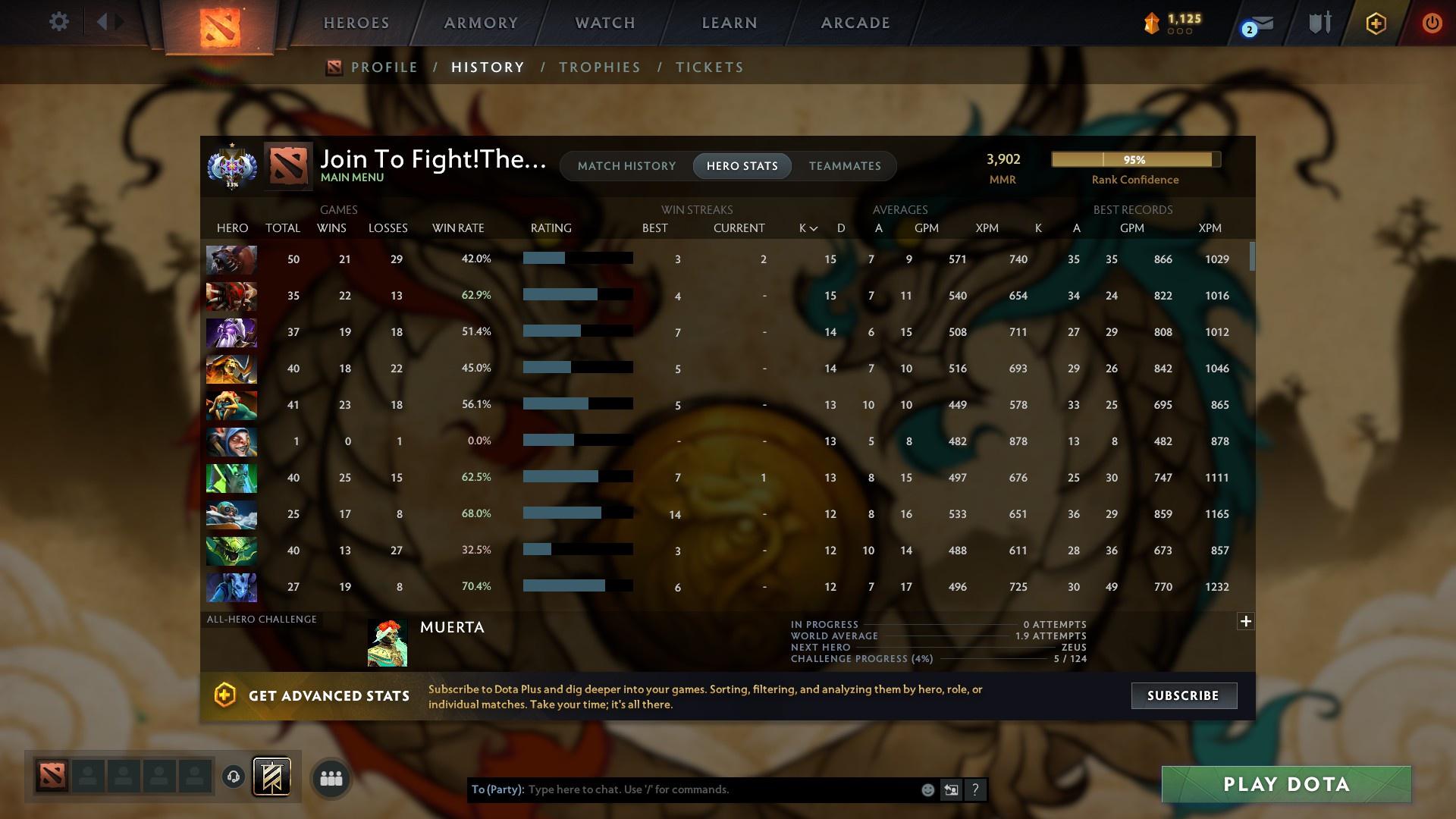Open the ARCADE menu item
Viewport: 1456px width, 819px height.
click(854, 23)
